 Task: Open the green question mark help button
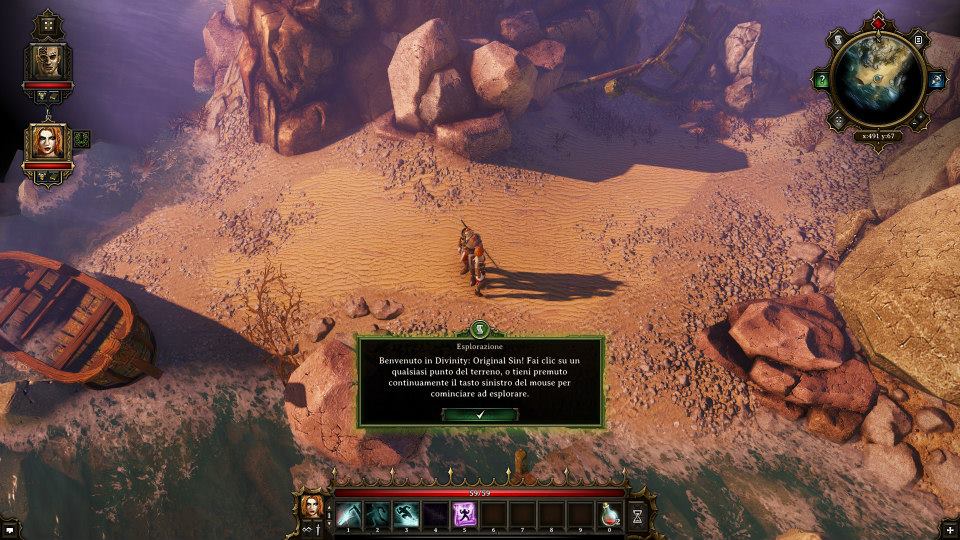click(823, 80)
